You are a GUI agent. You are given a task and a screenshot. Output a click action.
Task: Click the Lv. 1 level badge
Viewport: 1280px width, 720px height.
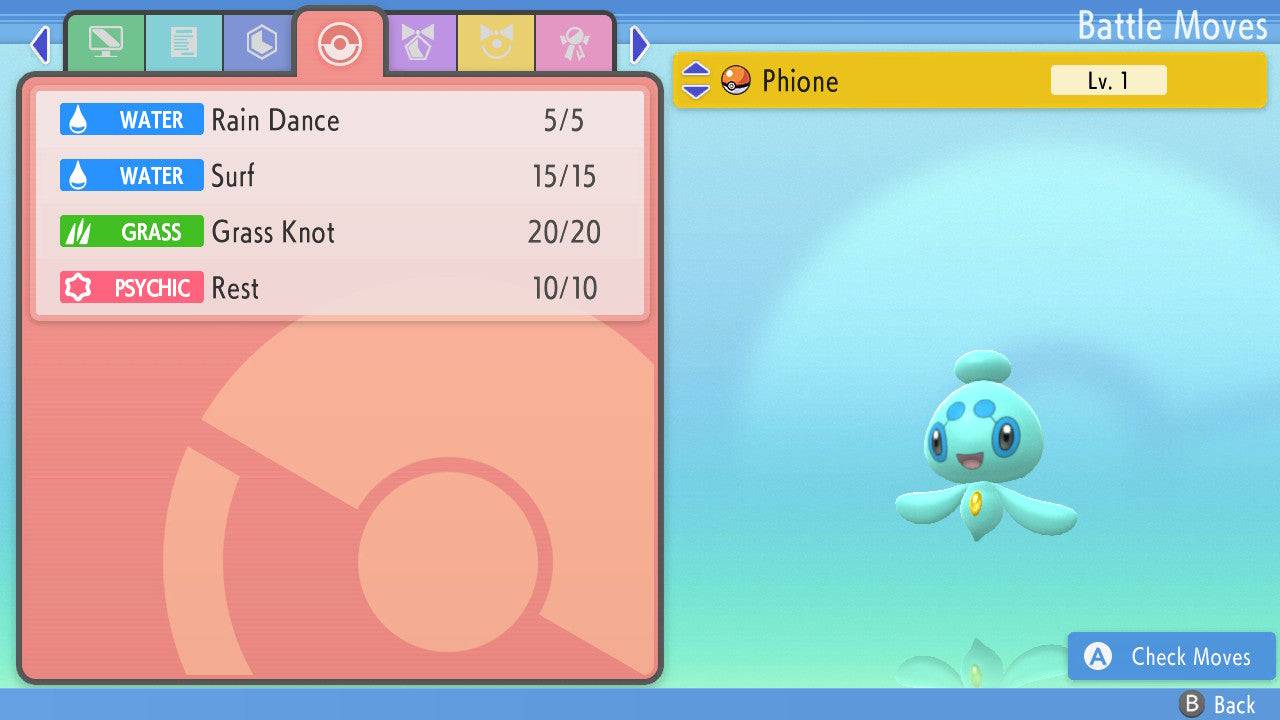pos(1108,80)
